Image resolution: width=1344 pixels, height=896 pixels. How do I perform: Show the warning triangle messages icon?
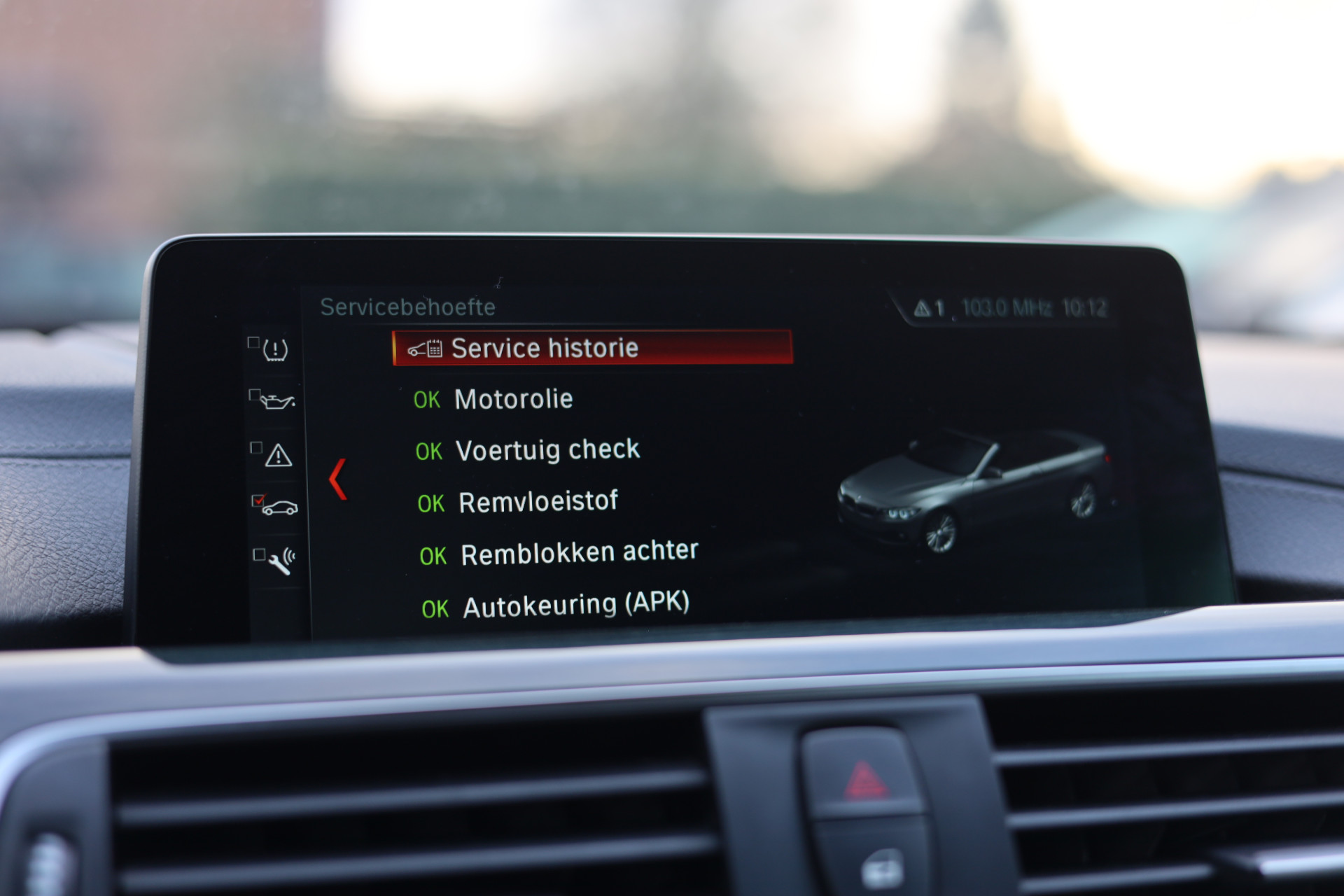[278, 456]
